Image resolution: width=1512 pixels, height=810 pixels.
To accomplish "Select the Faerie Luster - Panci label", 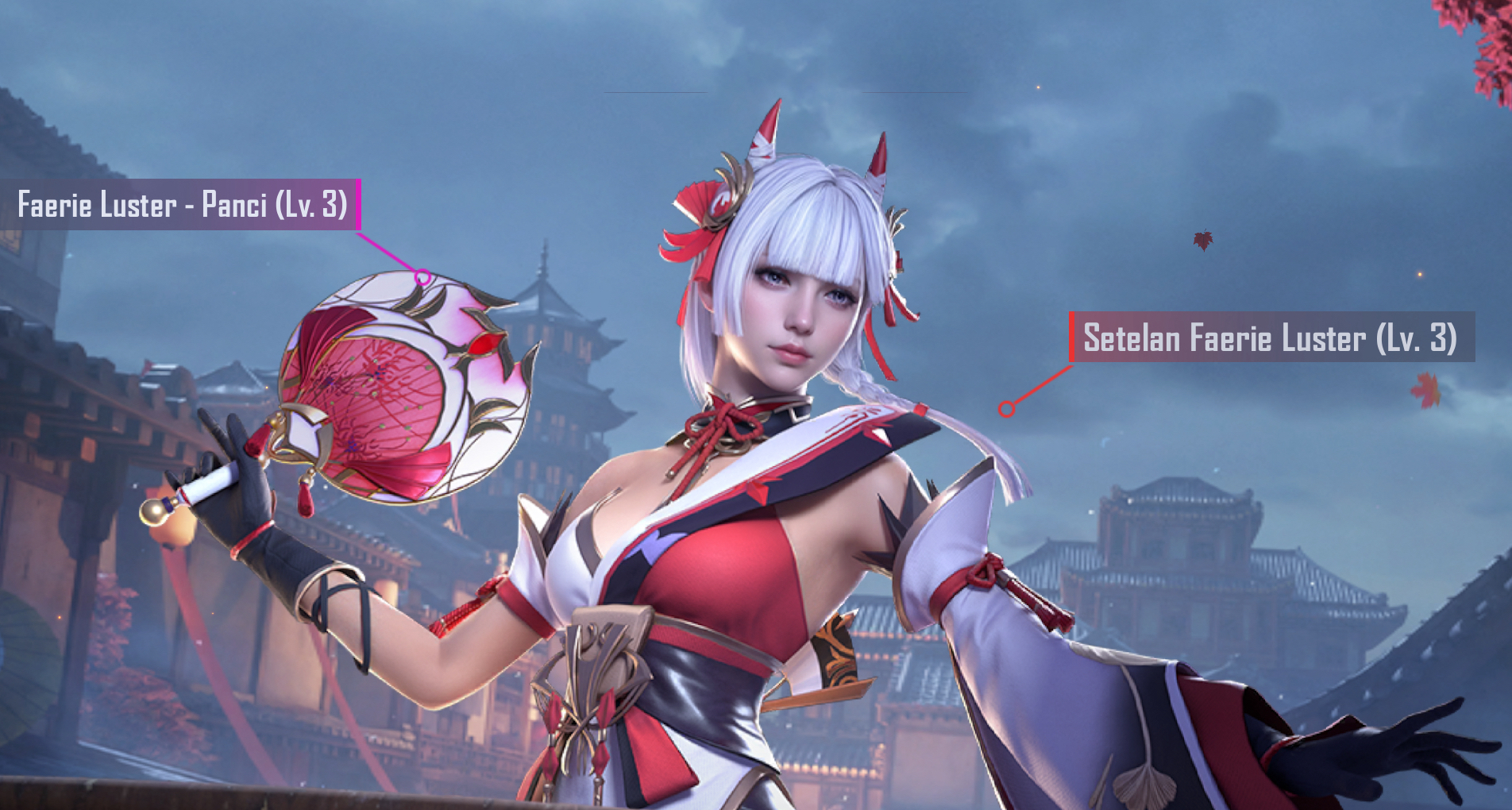I will coord(182,205).
